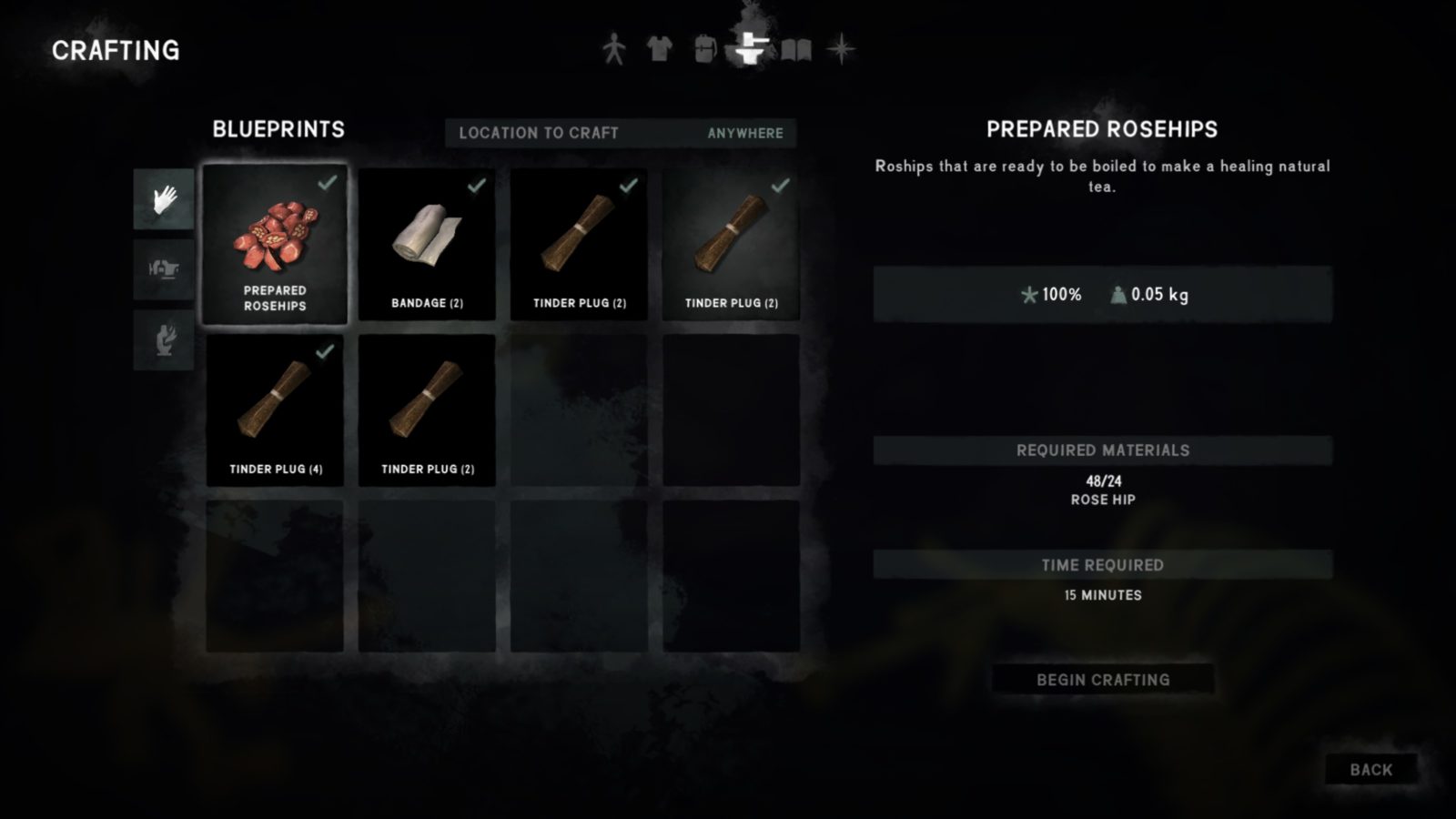
Task: Filter blueprints by workbench vise icon
Action: (x=164, y=269)
